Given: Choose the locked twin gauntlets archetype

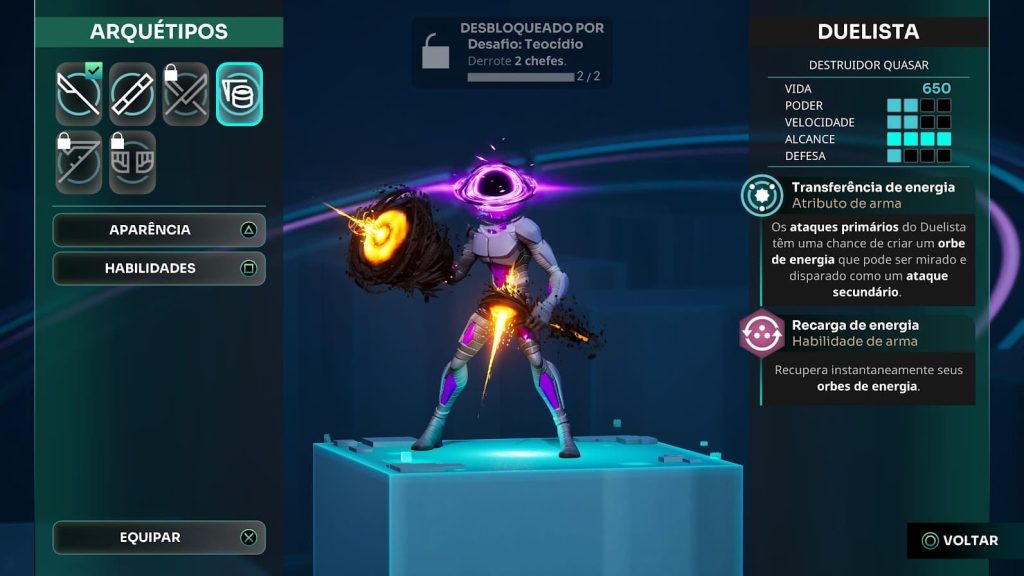Looking at the screenshot, I should point(132,162).
